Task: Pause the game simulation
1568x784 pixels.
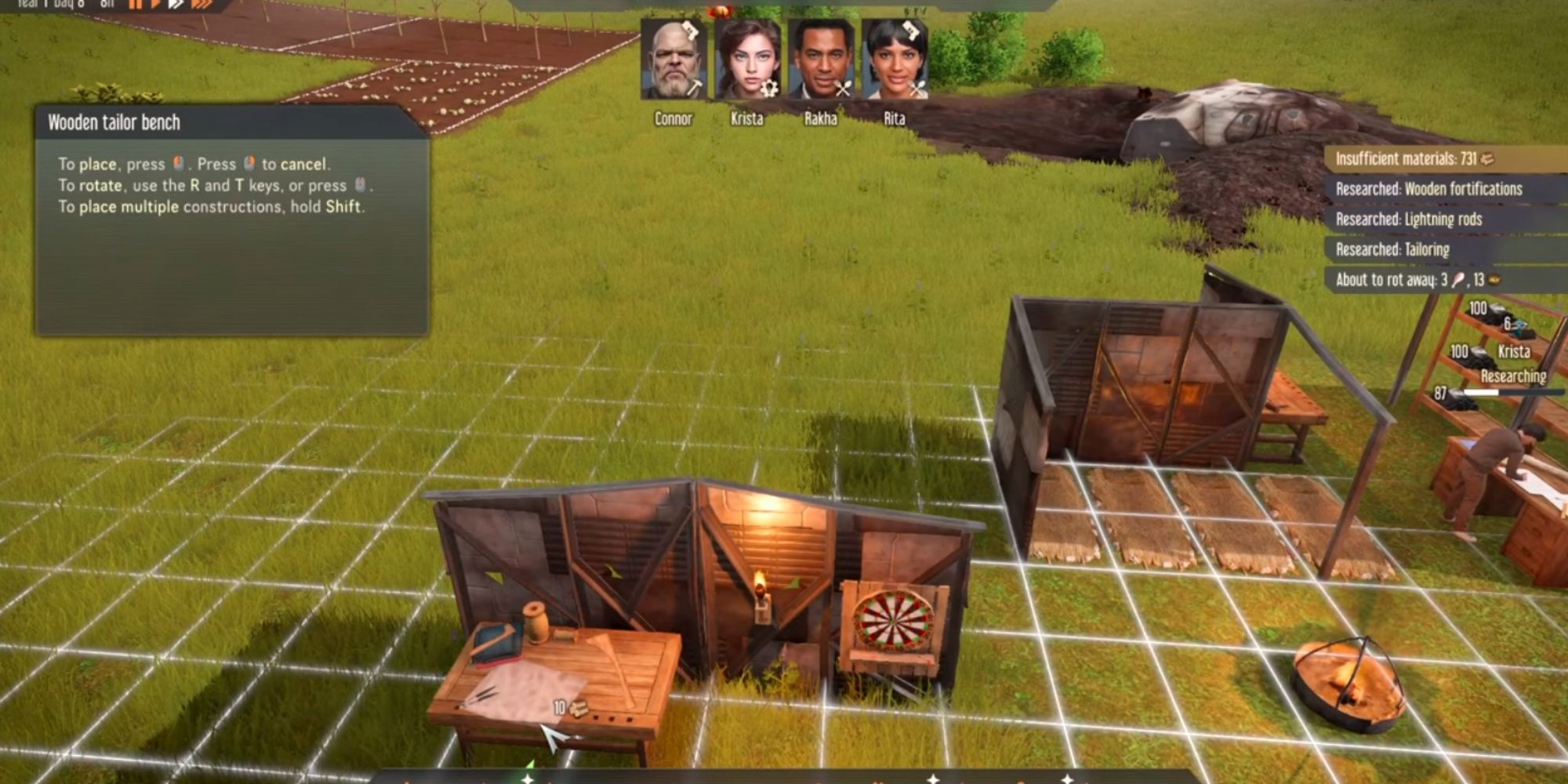Action: point(135,6)
